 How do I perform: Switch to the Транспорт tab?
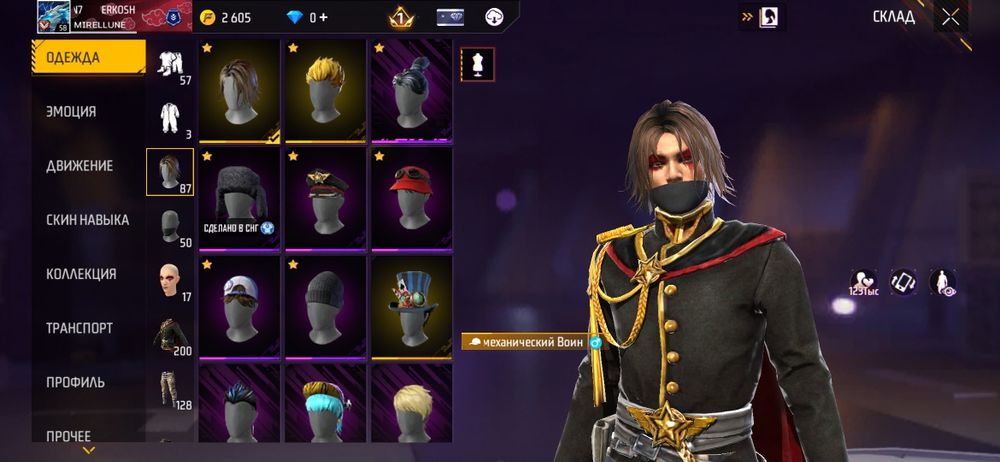point(79,328)
